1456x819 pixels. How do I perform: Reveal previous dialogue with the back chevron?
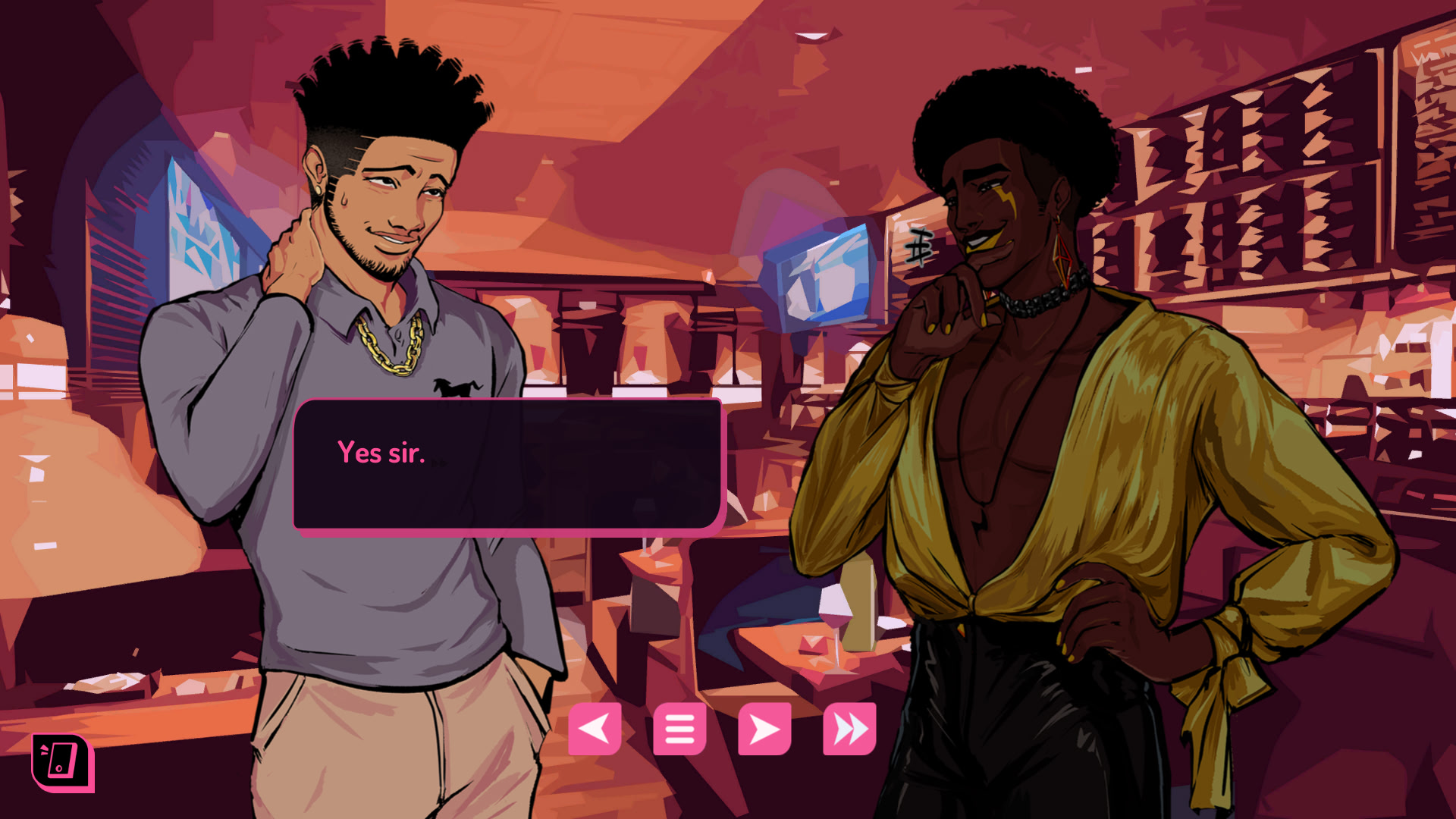click(595, 729)
